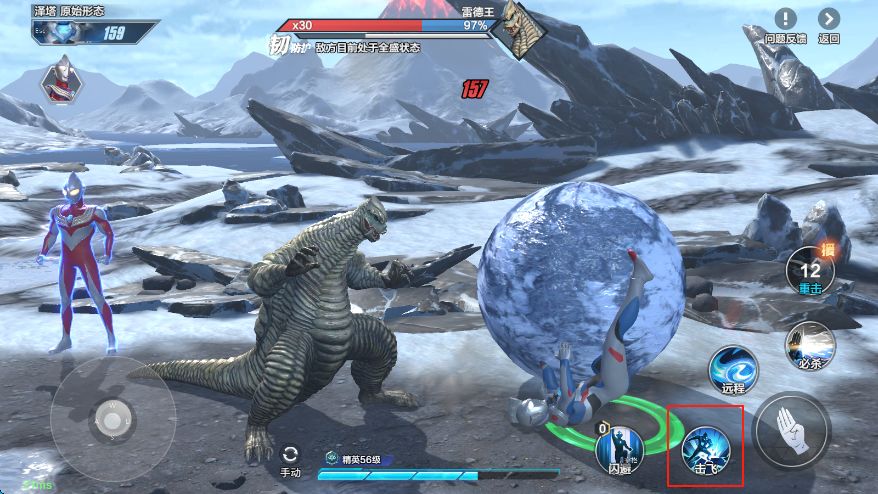Viewport: 878px width, 494px height.
Task: Open the 问题反馈 feedback button
Action: pyautogui.click(x=785, y=19)
